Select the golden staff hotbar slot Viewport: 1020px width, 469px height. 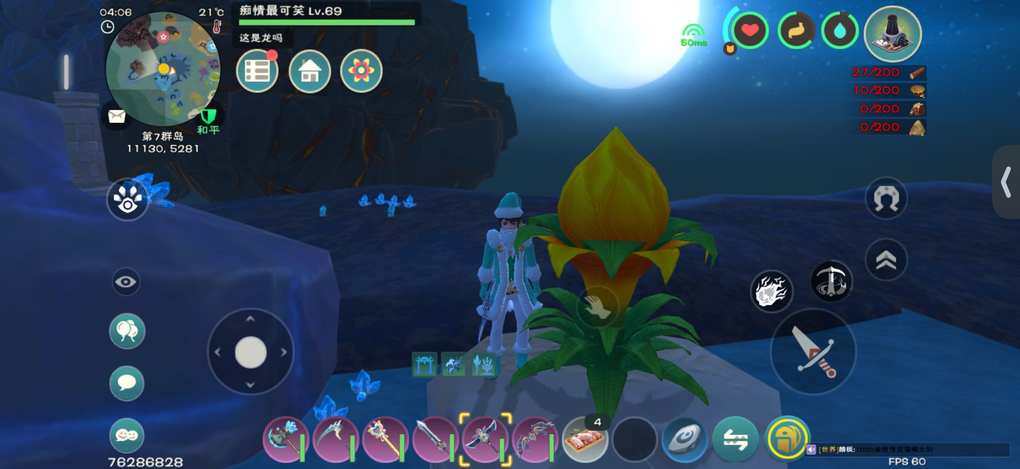point(385,438)
